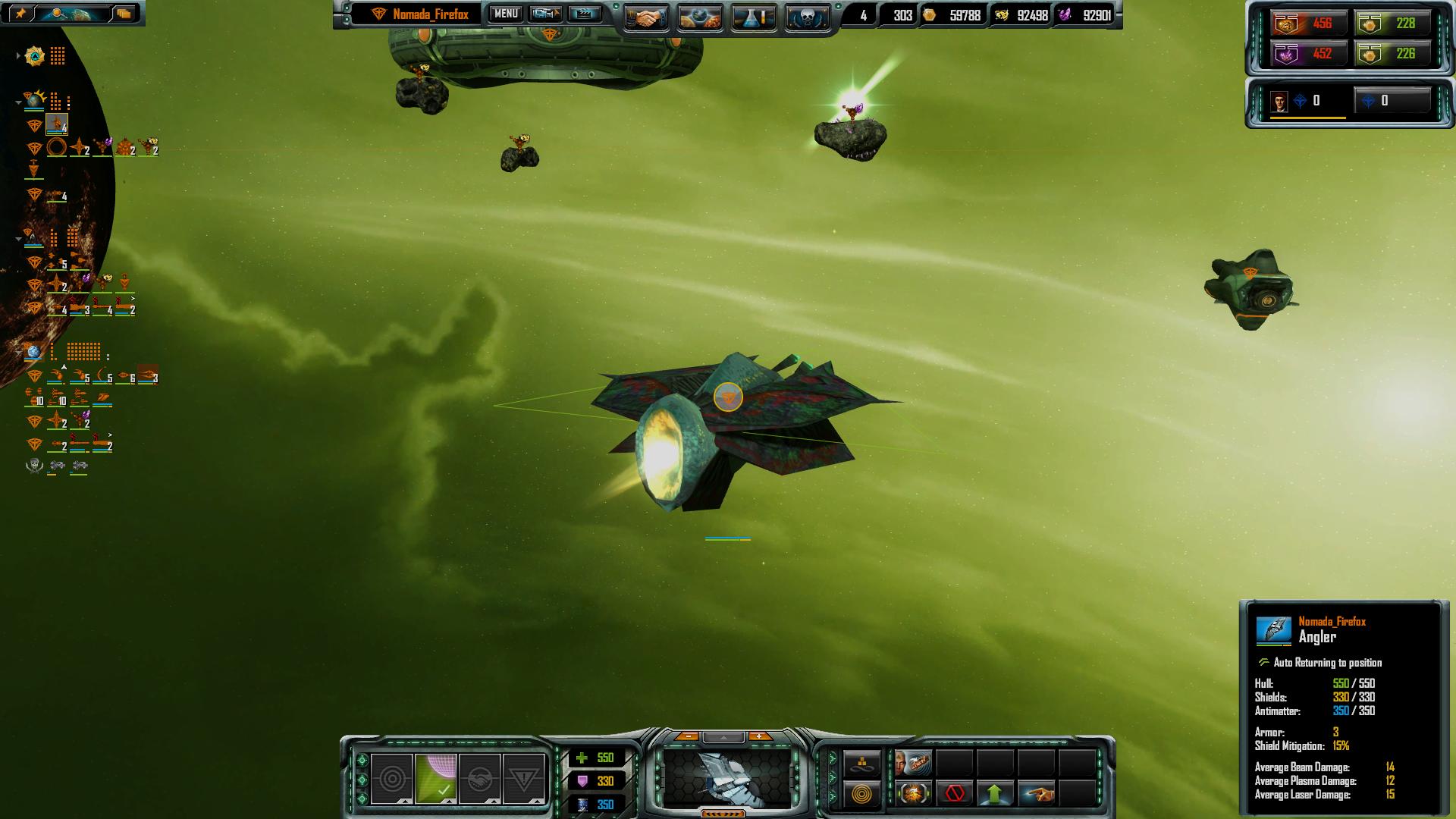Toggle the cinematic camera button
This screenshot has width=1456, height=819.
coord(545,14)
